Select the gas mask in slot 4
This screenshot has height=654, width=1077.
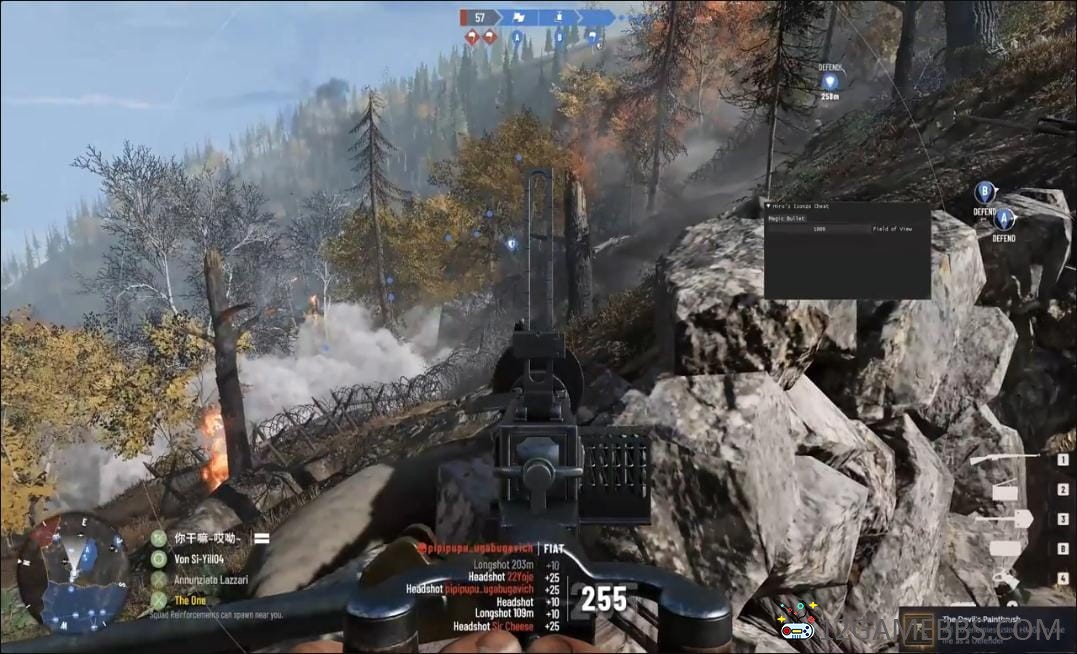(1006, 579)
